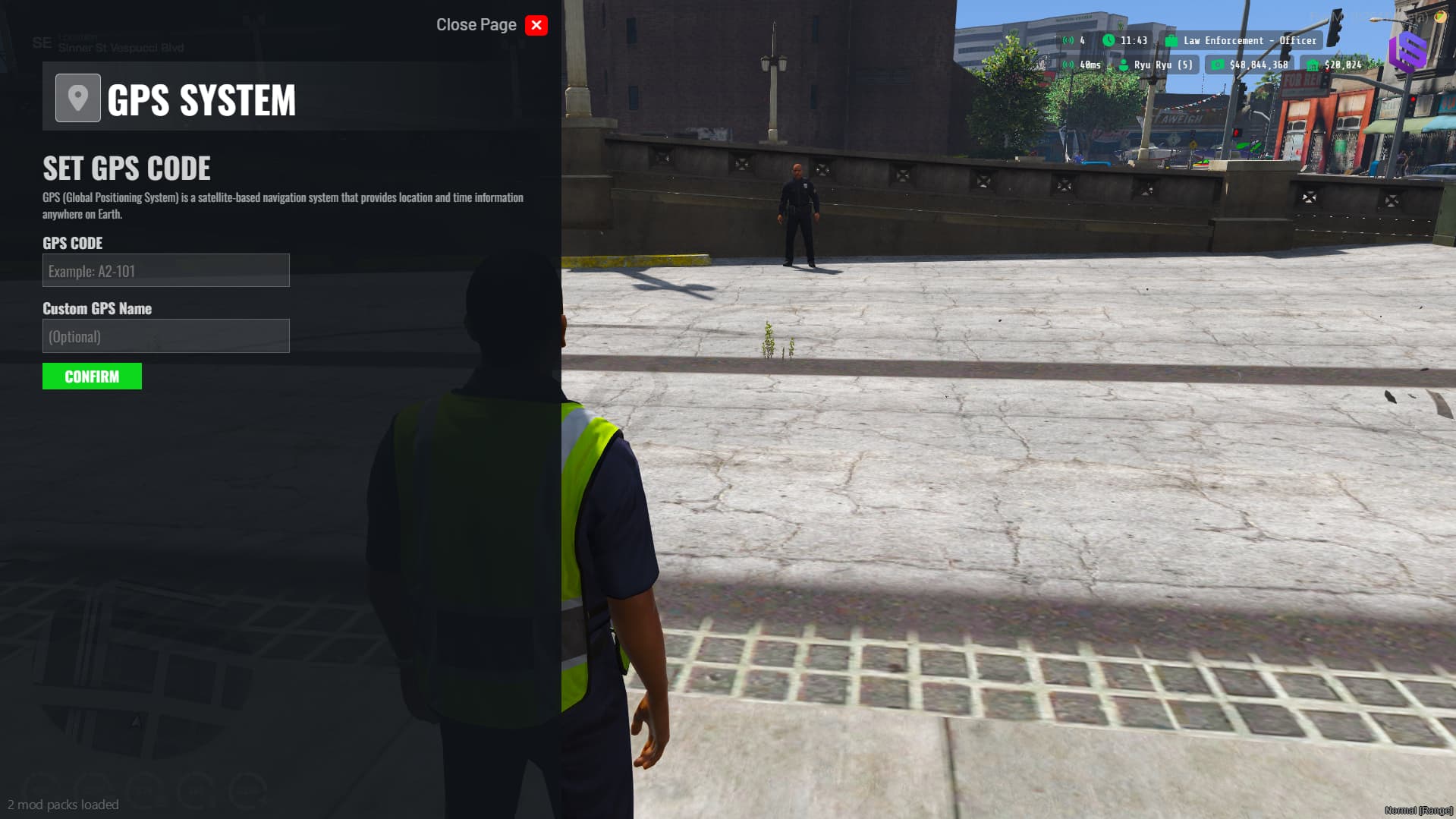Click the $48,844,368 cash balance display
Viewport: 1456px width, 819px height.
click(1258, 65)
